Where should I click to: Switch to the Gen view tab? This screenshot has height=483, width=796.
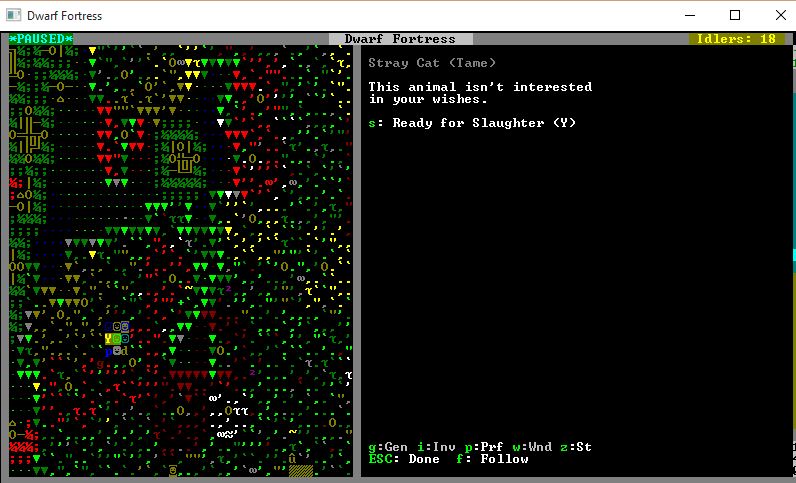click(388, 447)
